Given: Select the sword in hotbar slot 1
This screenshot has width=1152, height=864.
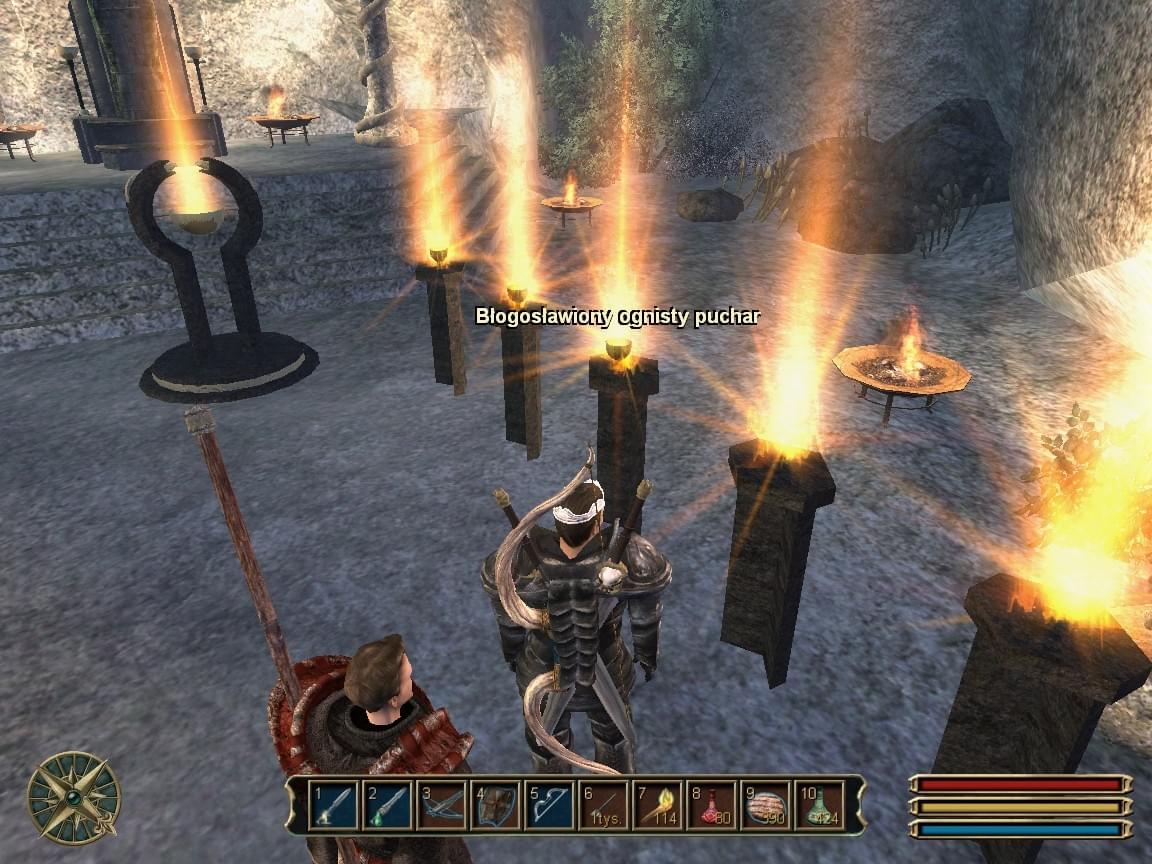Looking at the screenshot, I should [334, 805].
